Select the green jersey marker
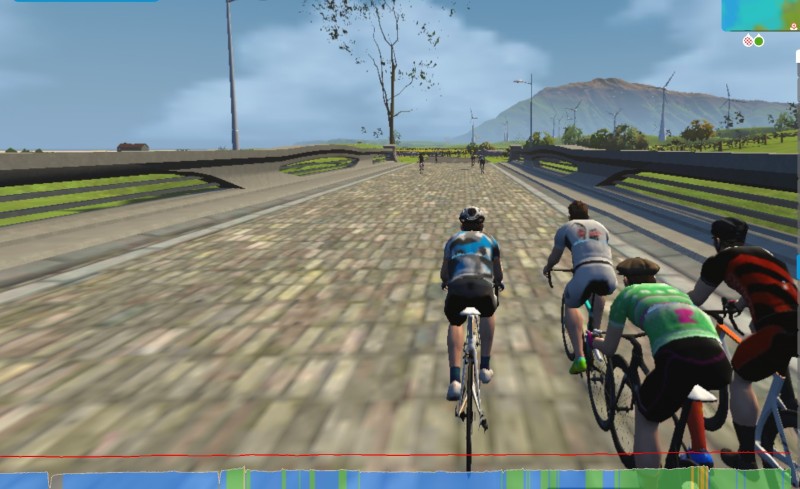This screenshot has height=489, width=800. (x=759, y=41)
